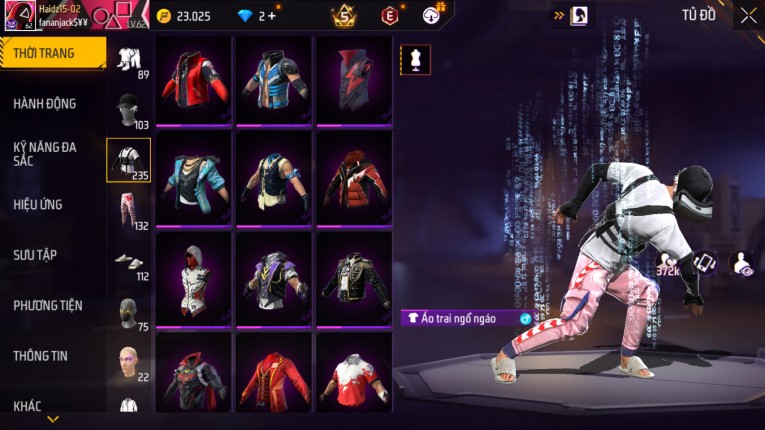Viewport: 765px width, 430px height.
Task: Go to the HIỆU ỨNG tab
Action: tap(38, 204)
